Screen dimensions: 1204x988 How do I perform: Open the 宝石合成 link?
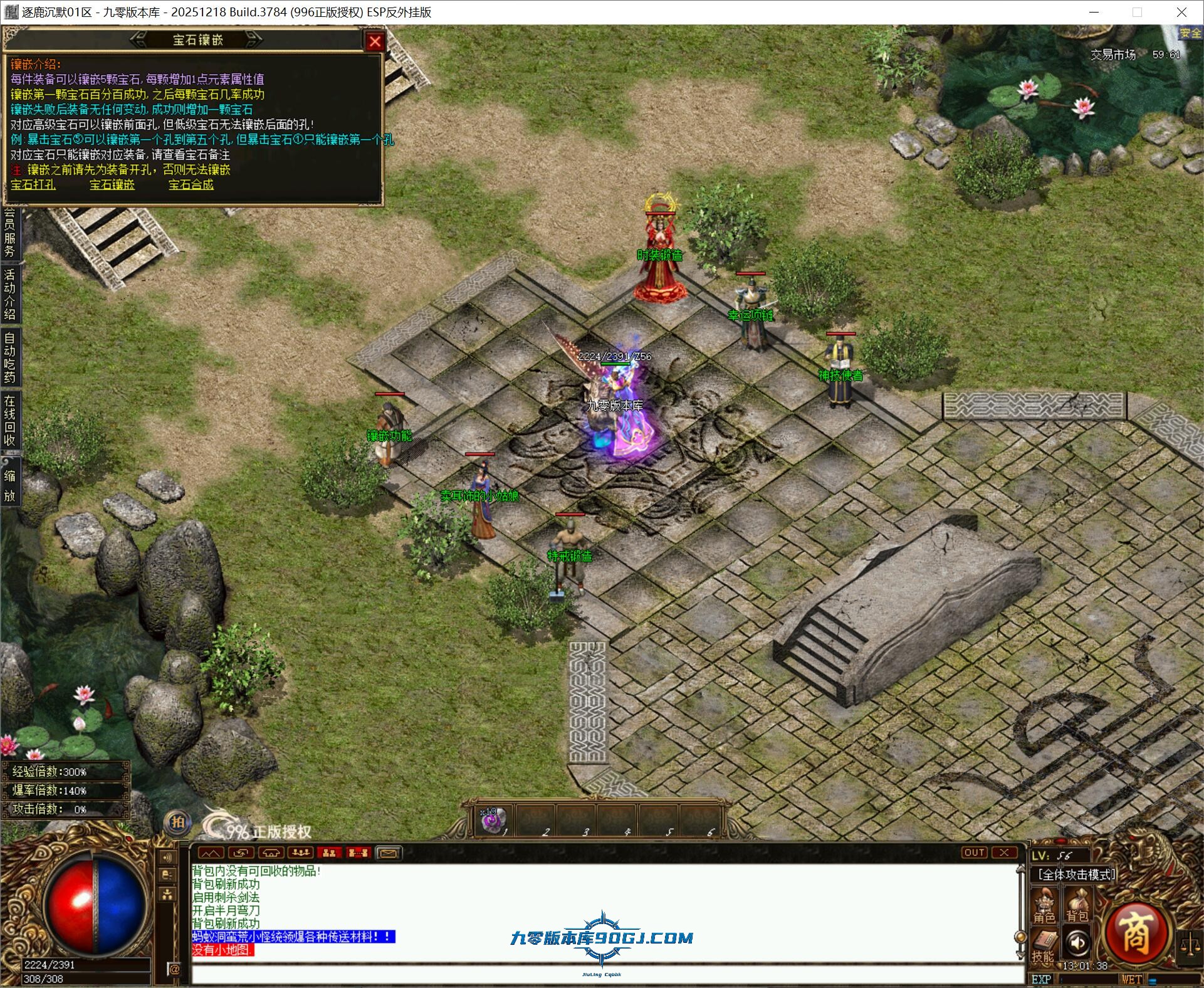[x=191, y=185]
